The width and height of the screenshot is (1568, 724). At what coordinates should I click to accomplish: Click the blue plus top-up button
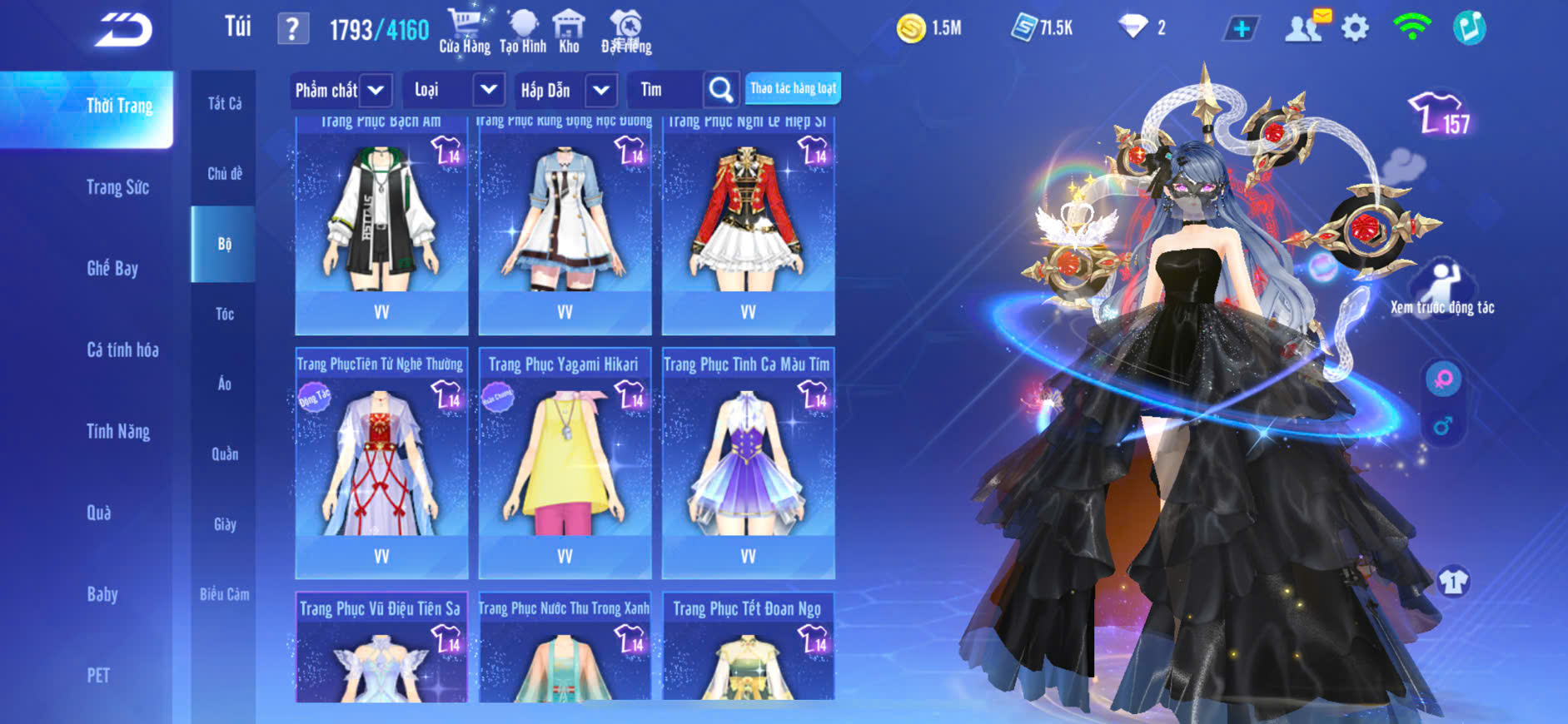click(x=1241, y=29)
